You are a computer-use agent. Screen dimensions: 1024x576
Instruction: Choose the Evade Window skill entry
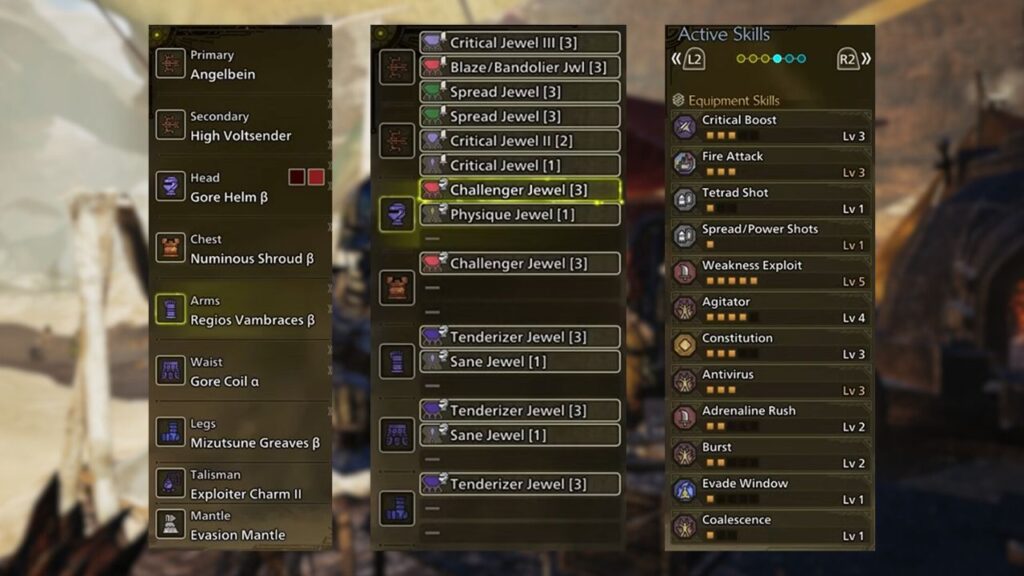click(769, 491)
